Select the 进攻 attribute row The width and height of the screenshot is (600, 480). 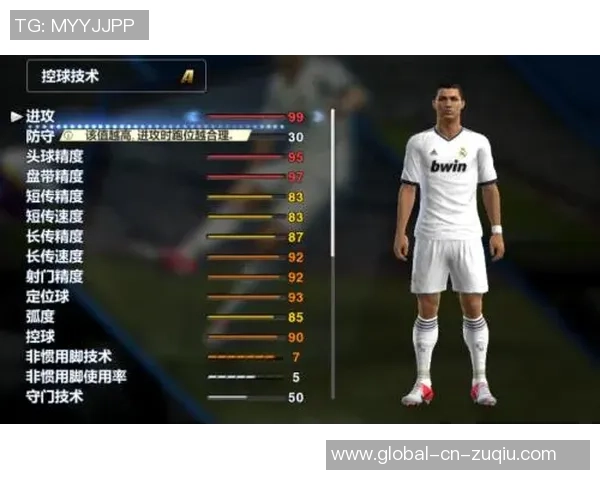pyautogui.click(x=41, y=117)
